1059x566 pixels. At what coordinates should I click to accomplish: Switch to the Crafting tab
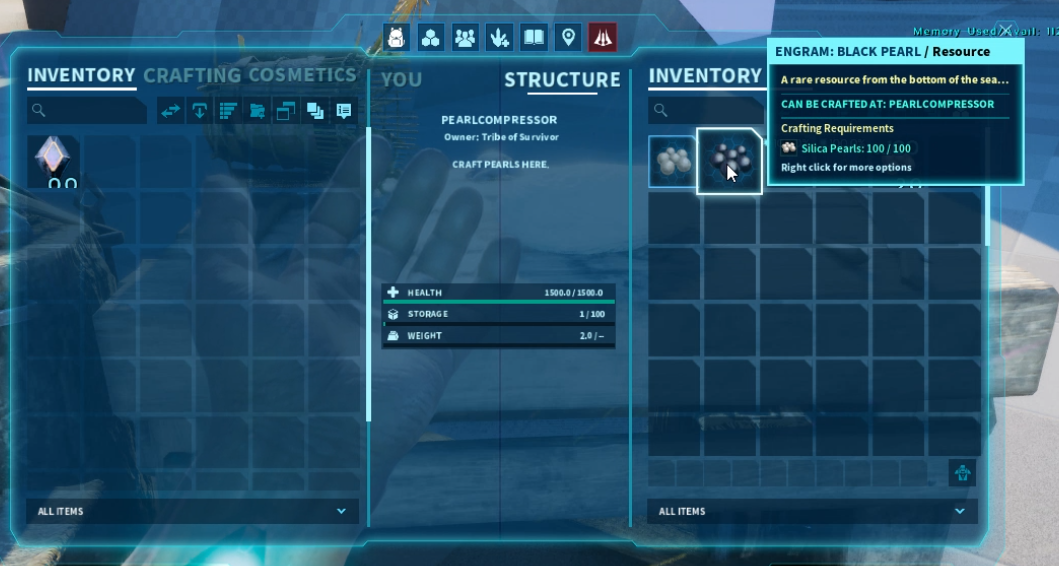tap(192, 75)
